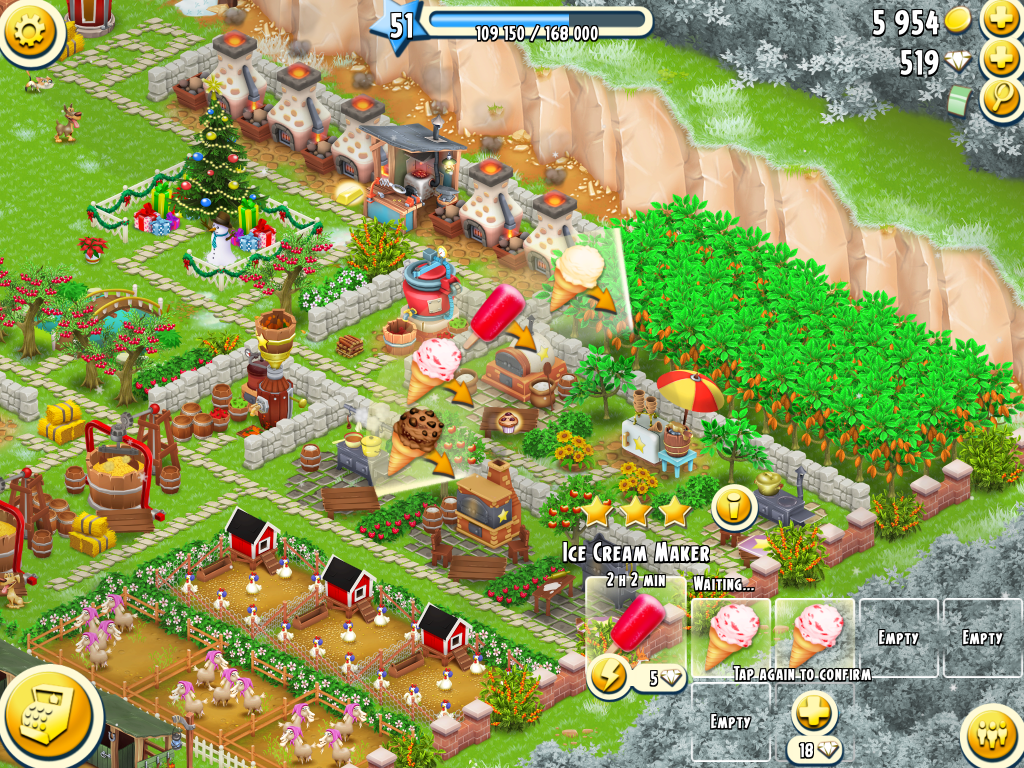This screenshot has width=1024, height=768.
Task: Speed up production with the lightning button
Action: (x=608, y=677)
